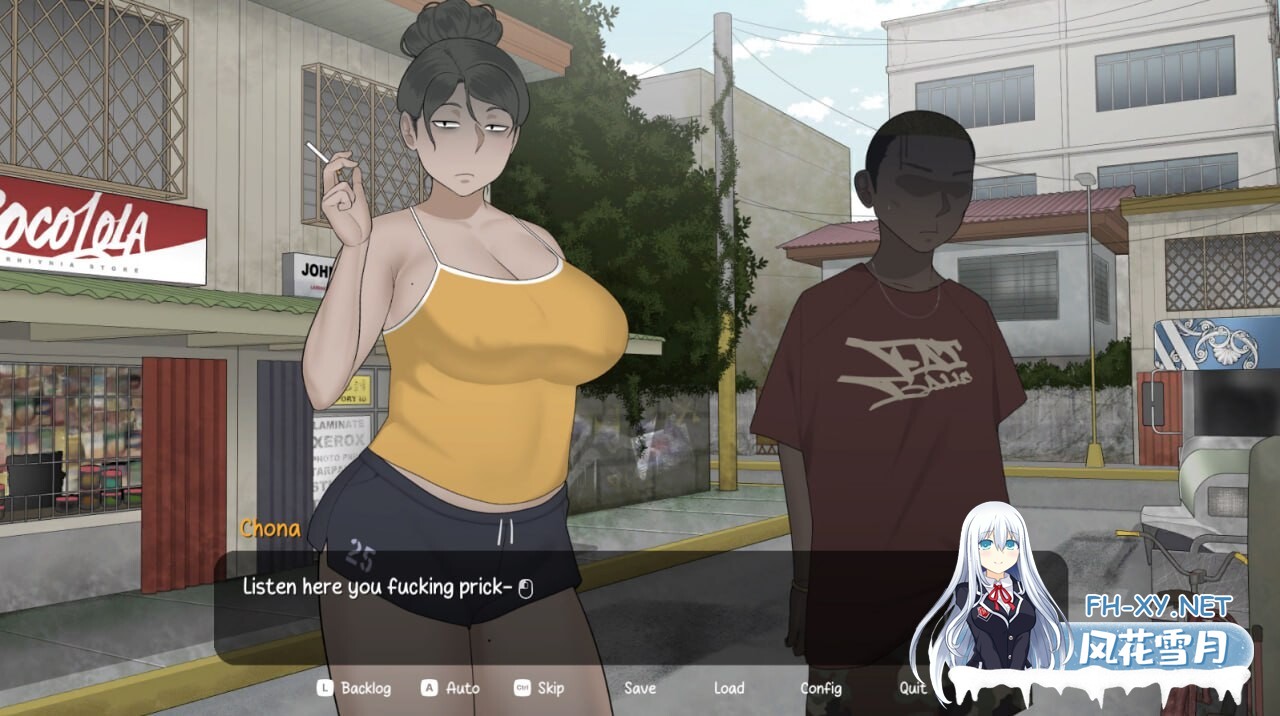
Task: Open the Load menu
Action: tap(729, 688)
